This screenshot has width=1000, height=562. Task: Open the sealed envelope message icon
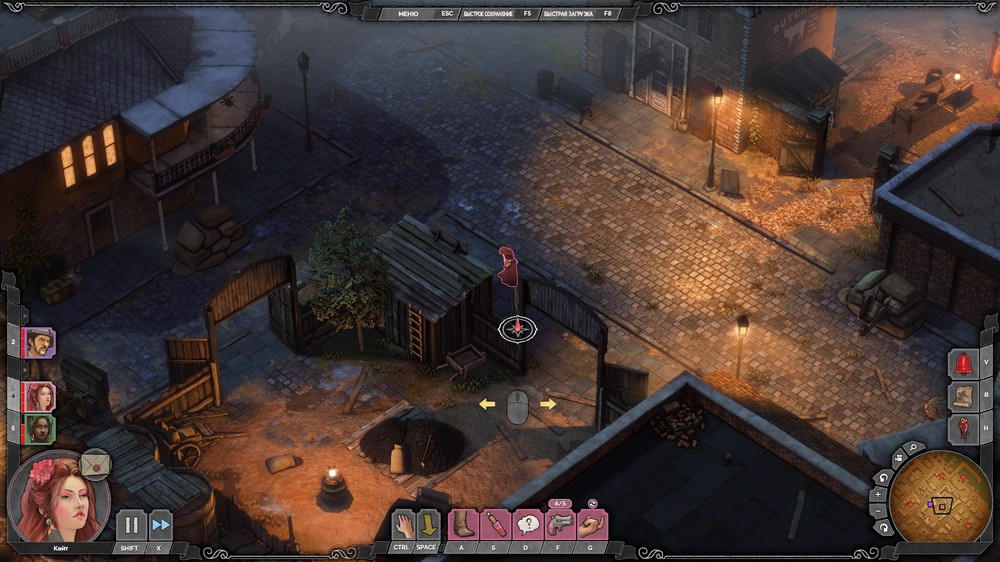[x=96, y=465]
